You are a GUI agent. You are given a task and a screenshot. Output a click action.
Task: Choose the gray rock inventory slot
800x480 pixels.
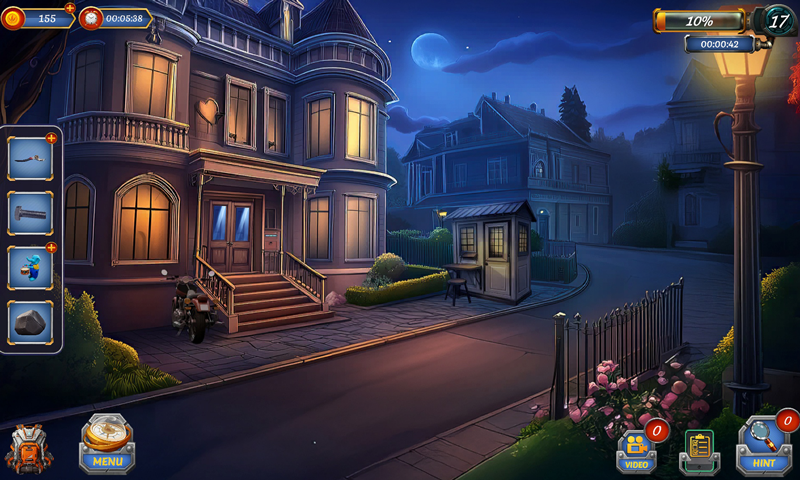30,322
